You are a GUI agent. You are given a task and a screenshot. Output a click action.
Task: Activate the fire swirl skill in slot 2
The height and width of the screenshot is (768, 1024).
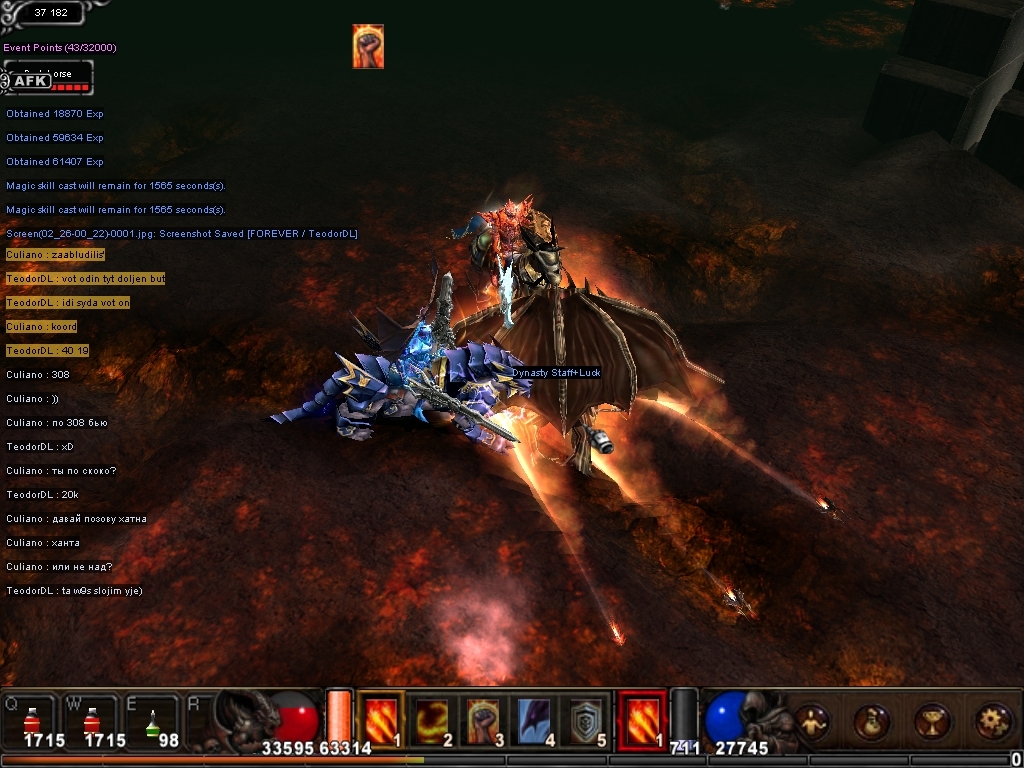tap(432, 719)
